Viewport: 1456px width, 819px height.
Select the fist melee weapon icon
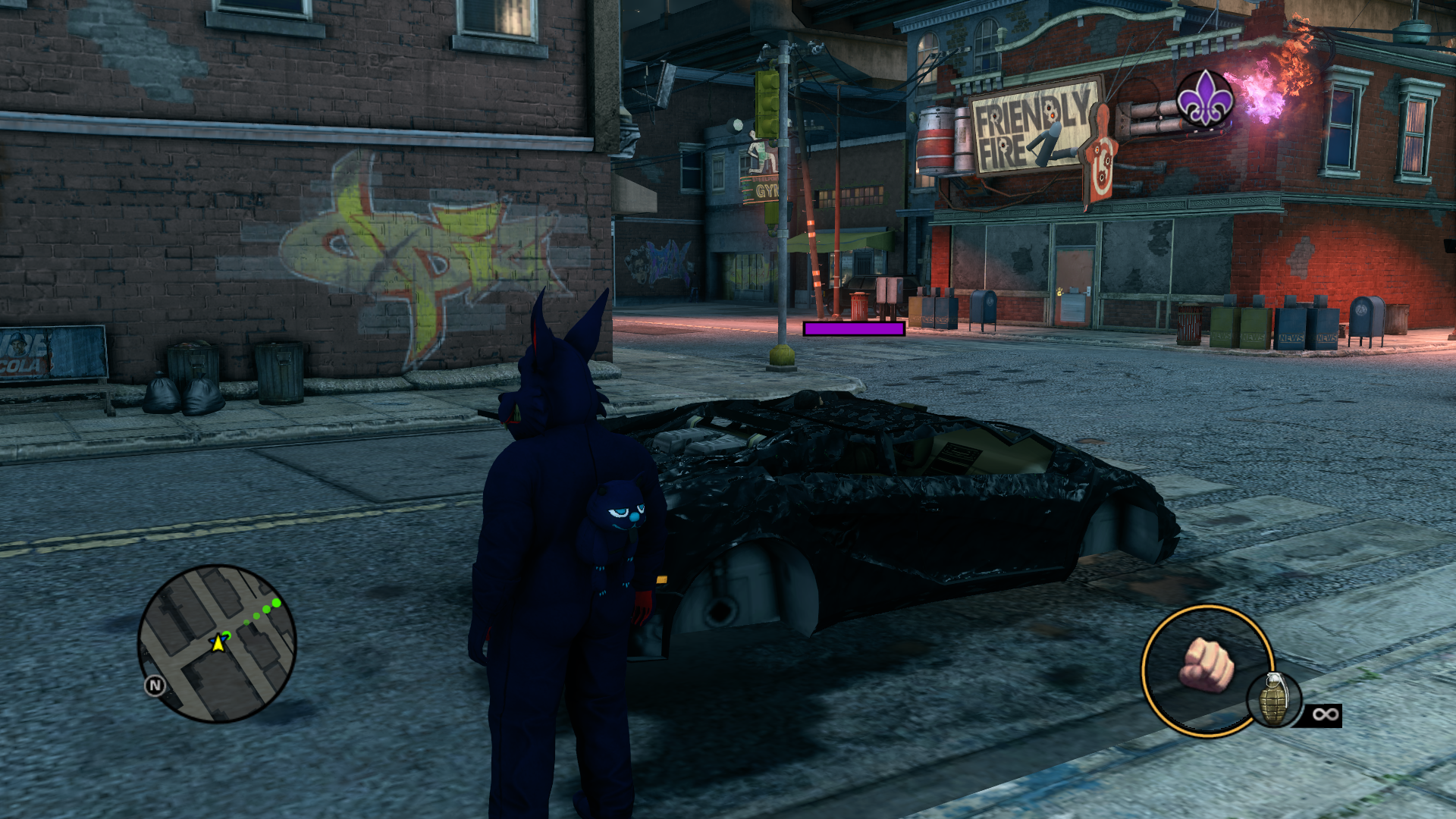[x=1206, y=665]
